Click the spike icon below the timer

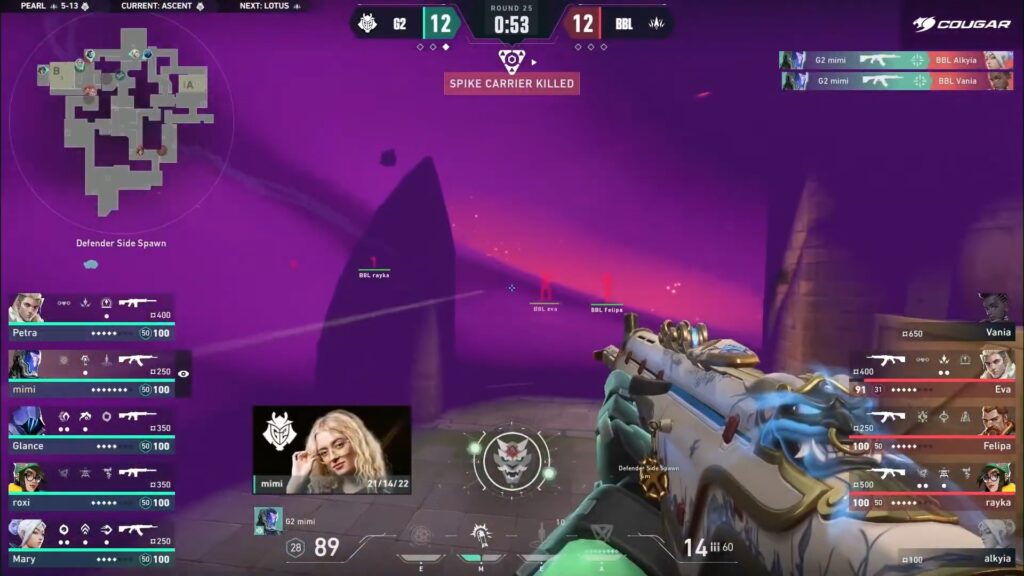(511, 59)
